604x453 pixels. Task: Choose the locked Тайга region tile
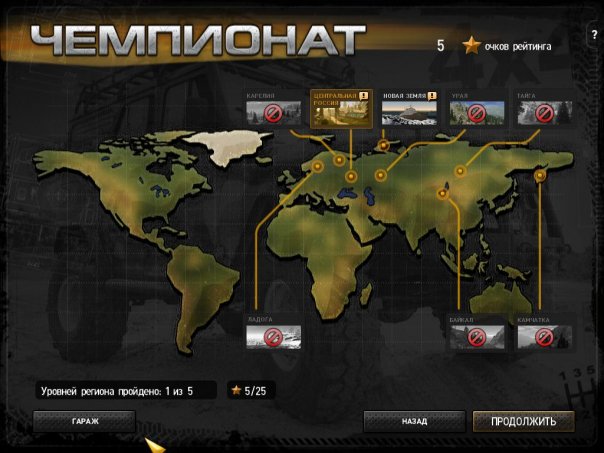pyautogui.click(x=544, y=111)
